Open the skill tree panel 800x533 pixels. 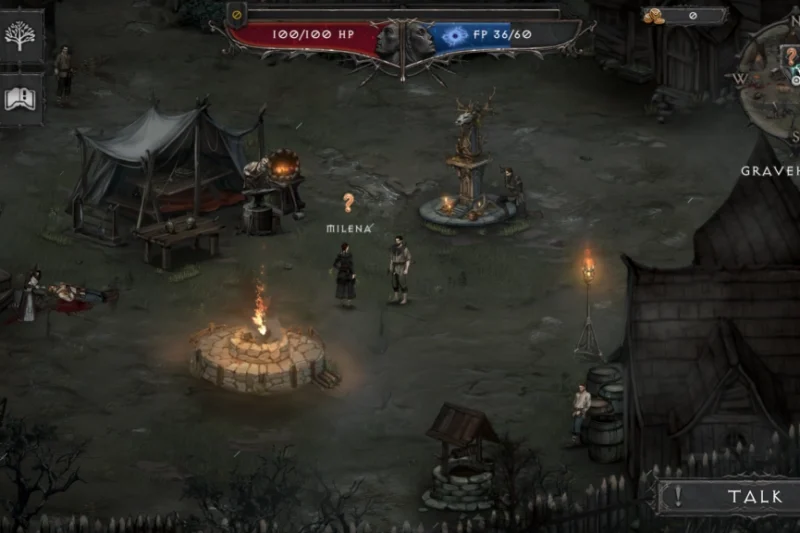(20, 37)
